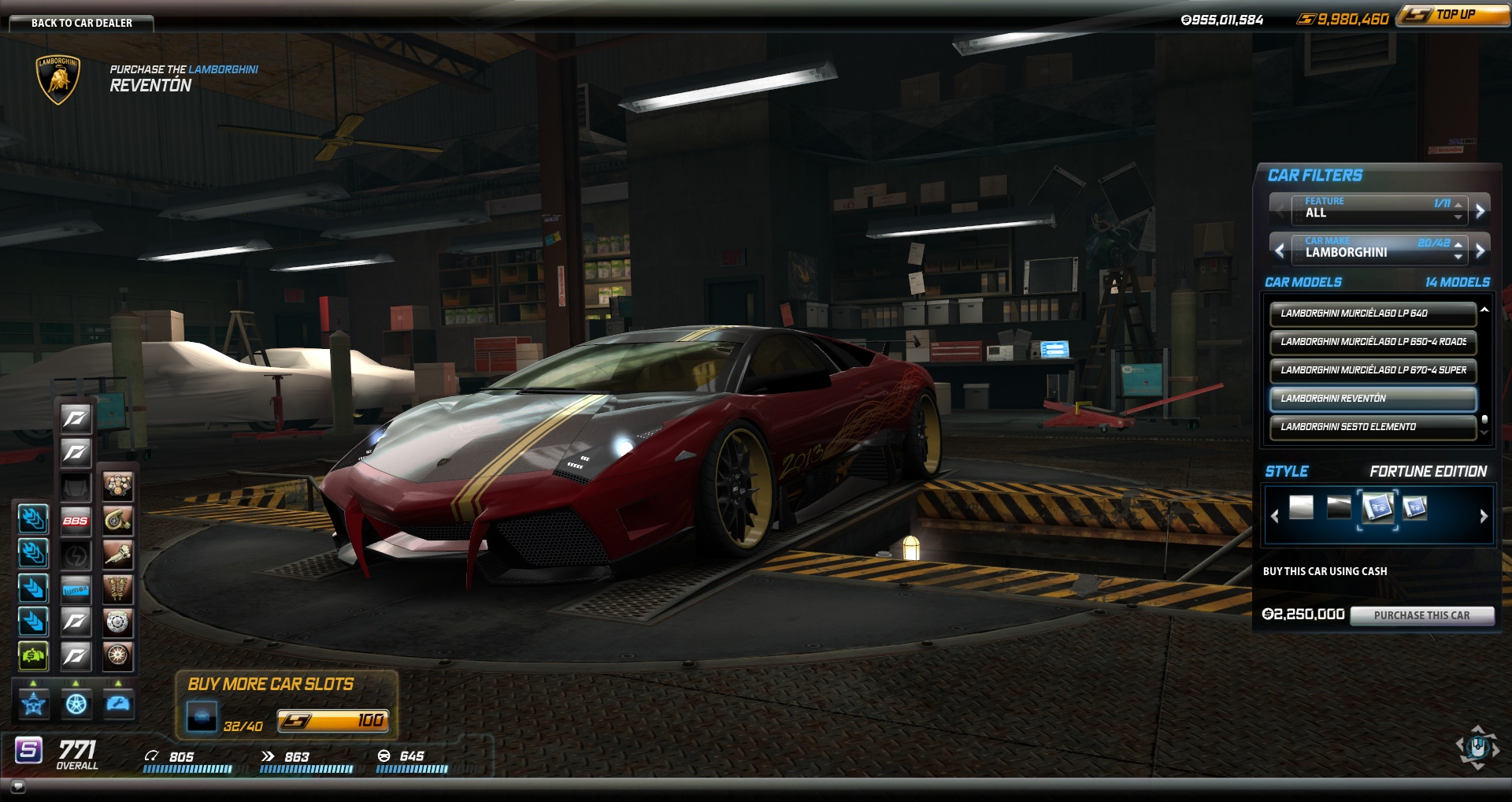Select Lamborghini Murciélago LP 640 model
The width and height of the screenshot is (1512, 802).
1372,314
